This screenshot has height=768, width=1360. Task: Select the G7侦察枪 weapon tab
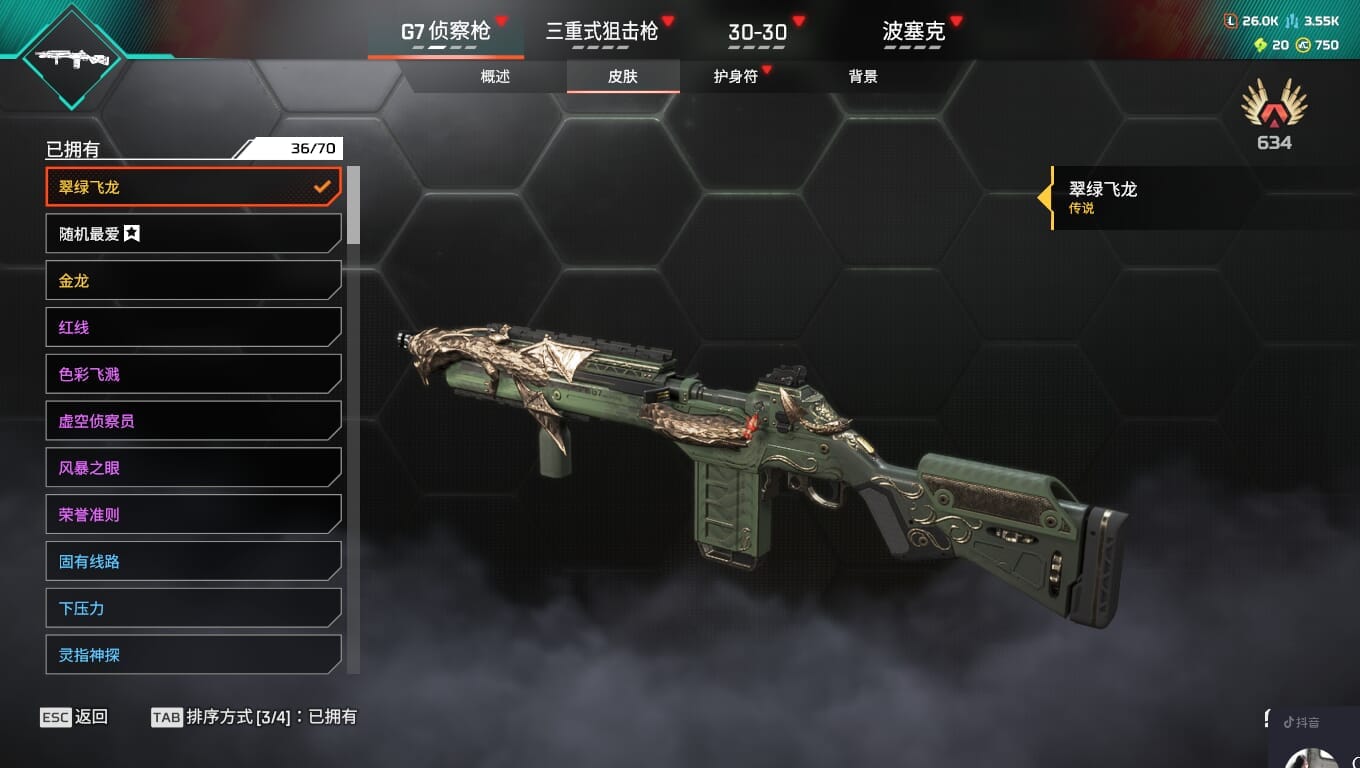coord(445,31)
